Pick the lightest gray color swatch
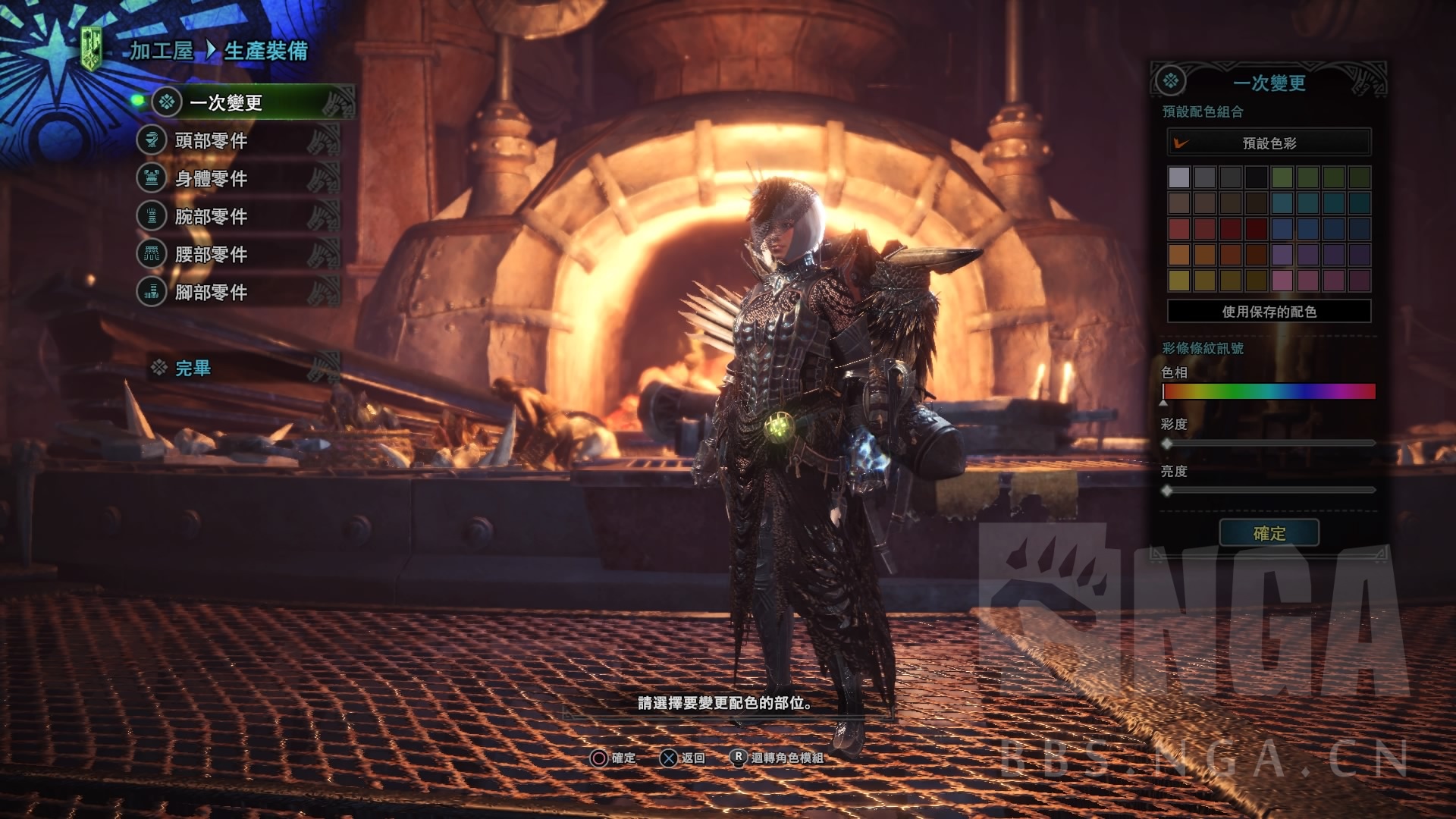Viewport: 1456px width, 819px height. 1178,177
